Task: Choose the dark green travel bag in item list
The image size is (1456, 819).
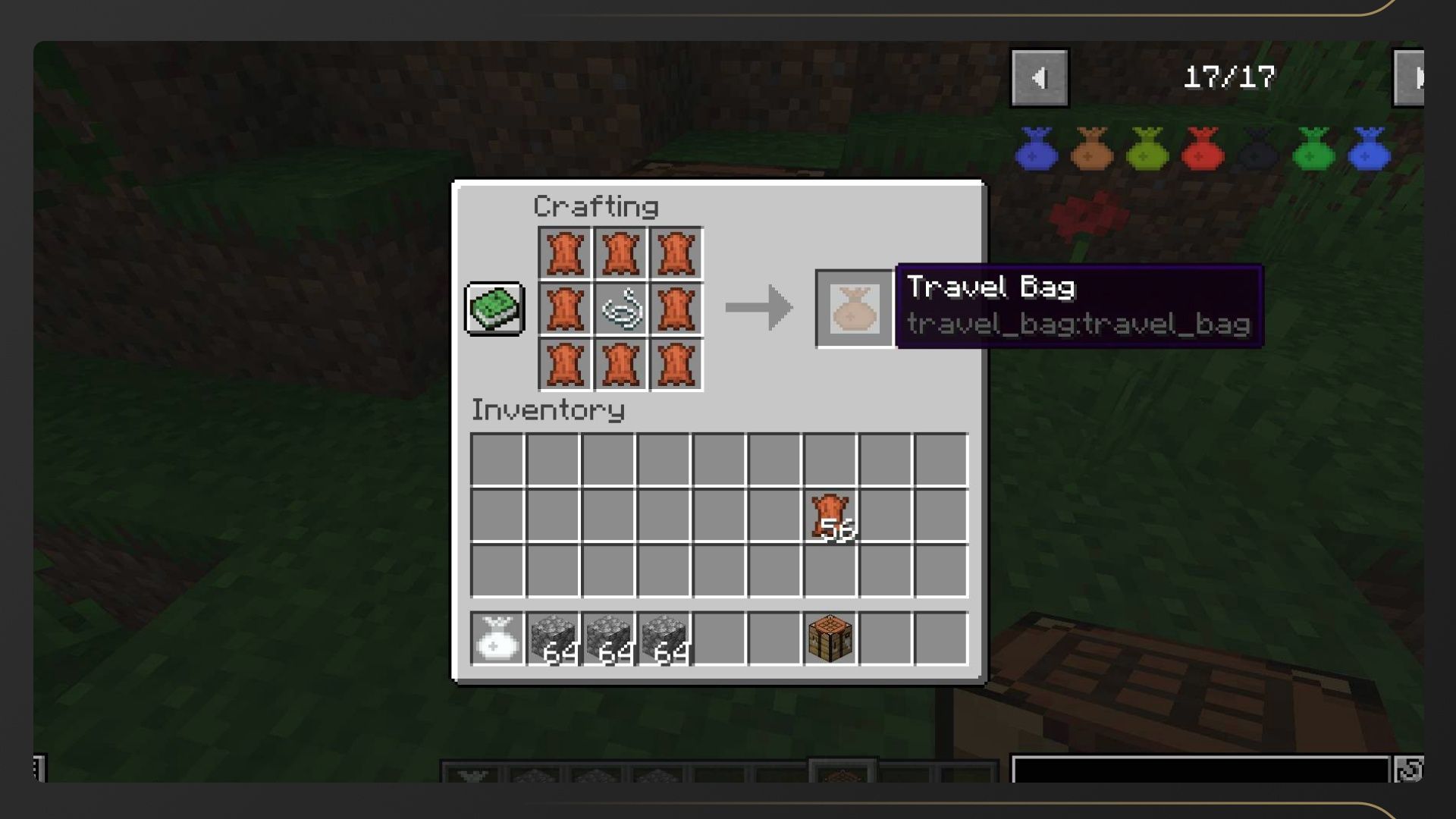Action: [1313, 149]
